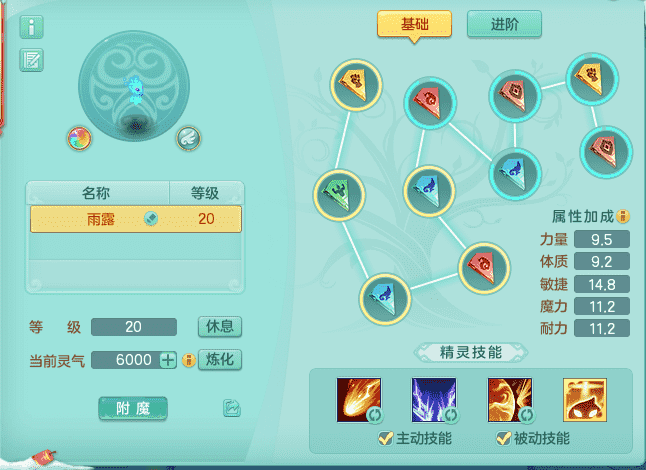Toggle the 被动技能 checkbox
The image size is (646, 470).
[502, 438]
